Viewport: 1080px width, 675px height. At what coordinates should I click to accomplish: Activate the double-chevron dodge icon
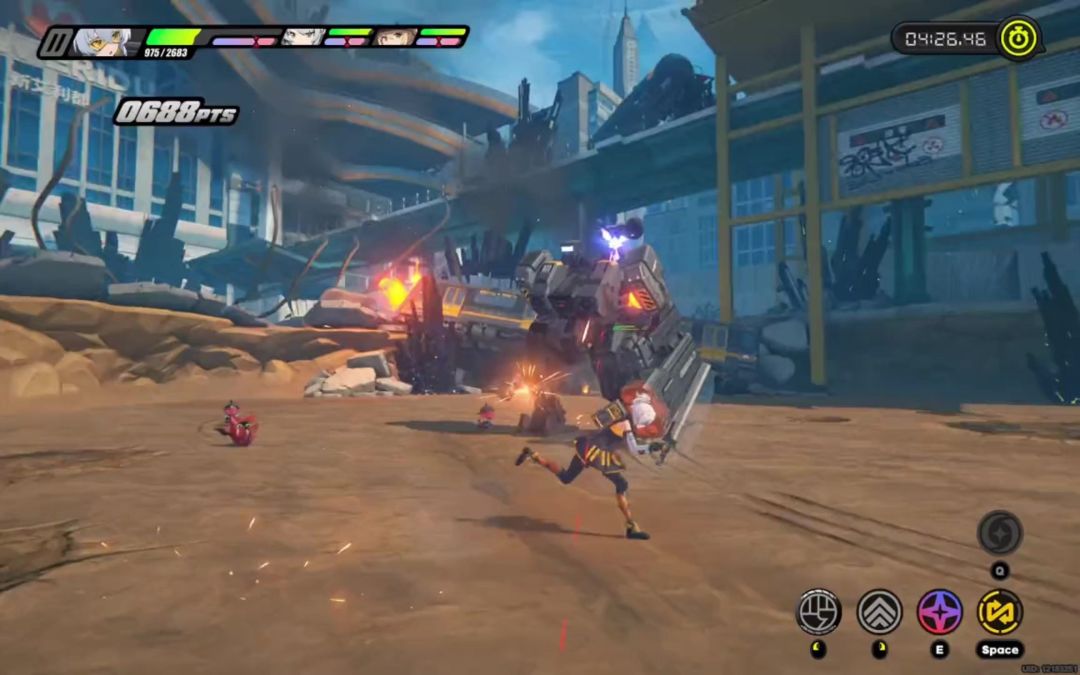[x=879, y=611]
